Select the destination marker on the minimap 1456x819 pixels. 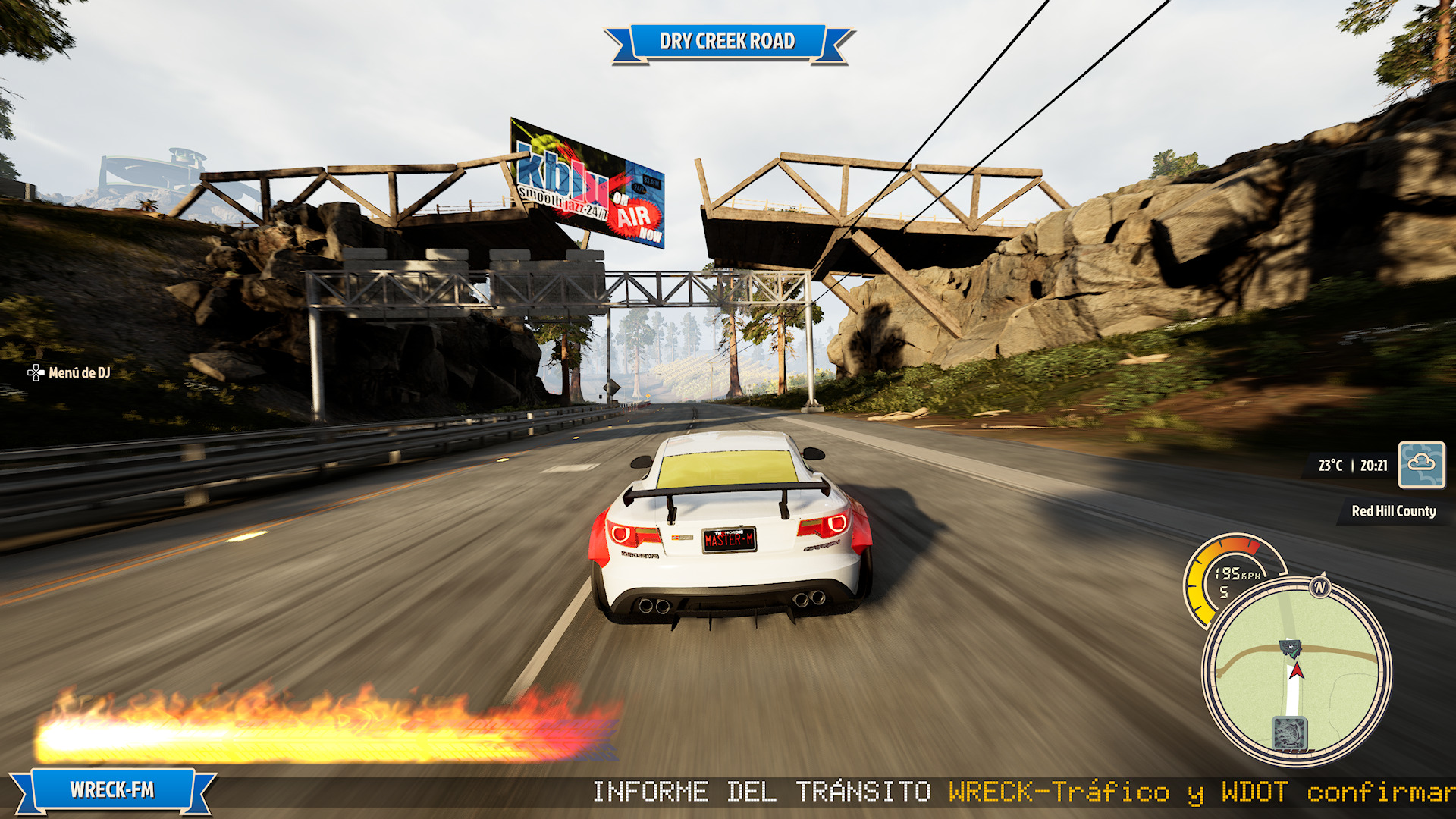[1289, 648]
